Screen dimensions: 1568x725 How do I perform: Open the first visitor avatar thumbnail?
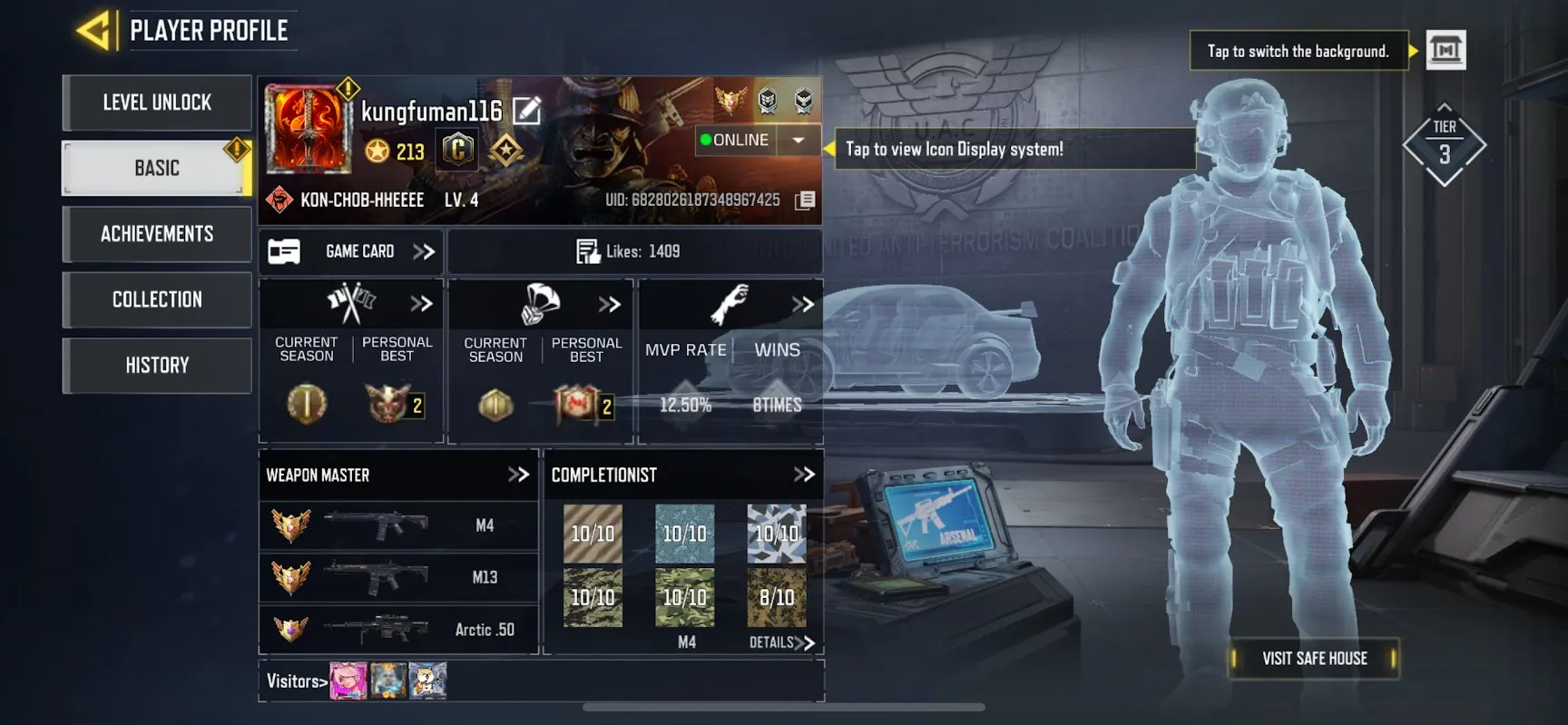[x=348, y=680]
